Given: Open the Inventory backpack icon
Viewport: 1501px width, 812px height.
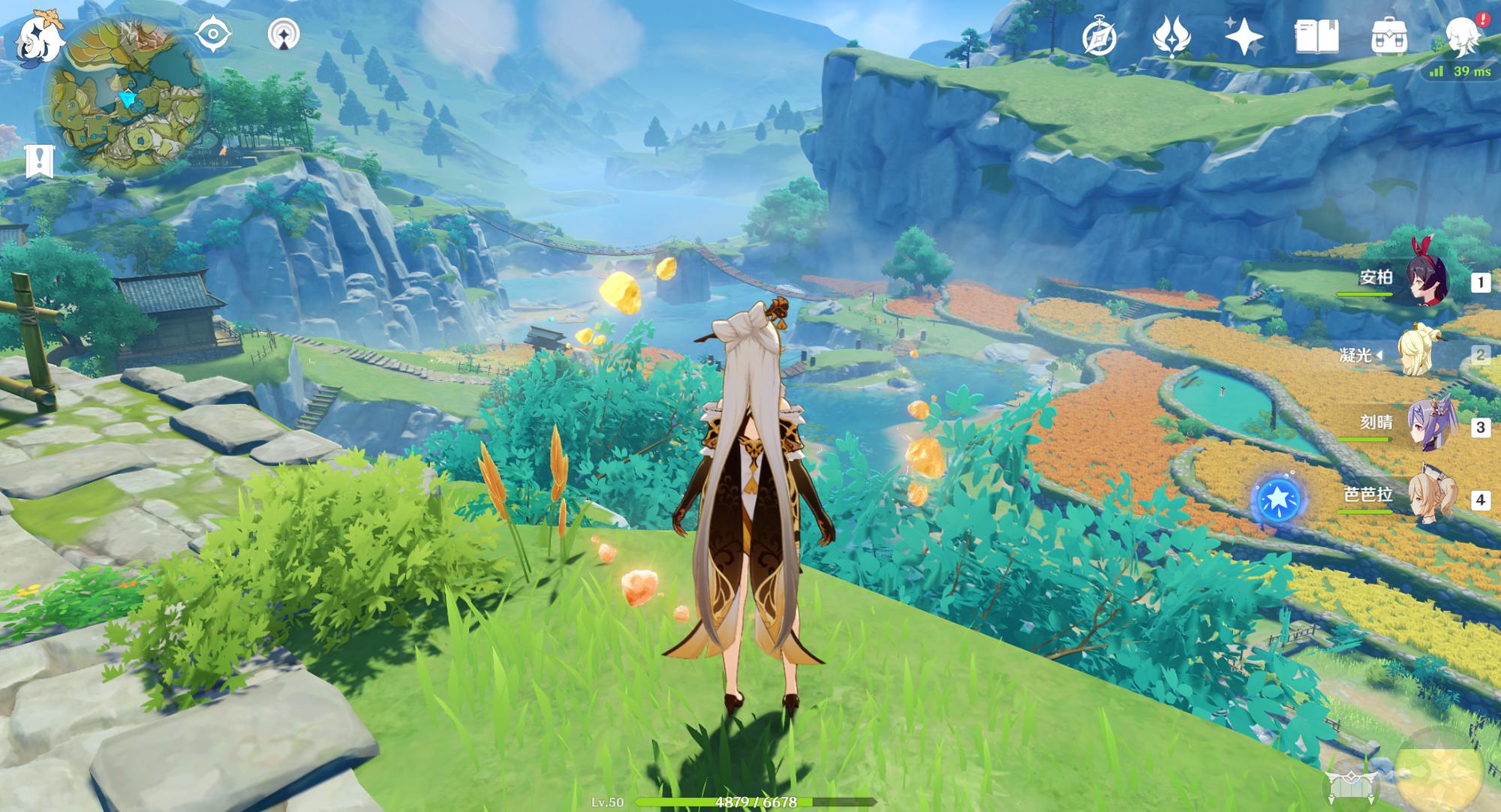Looking at the screenshot, I should [x=1388, y=37].
